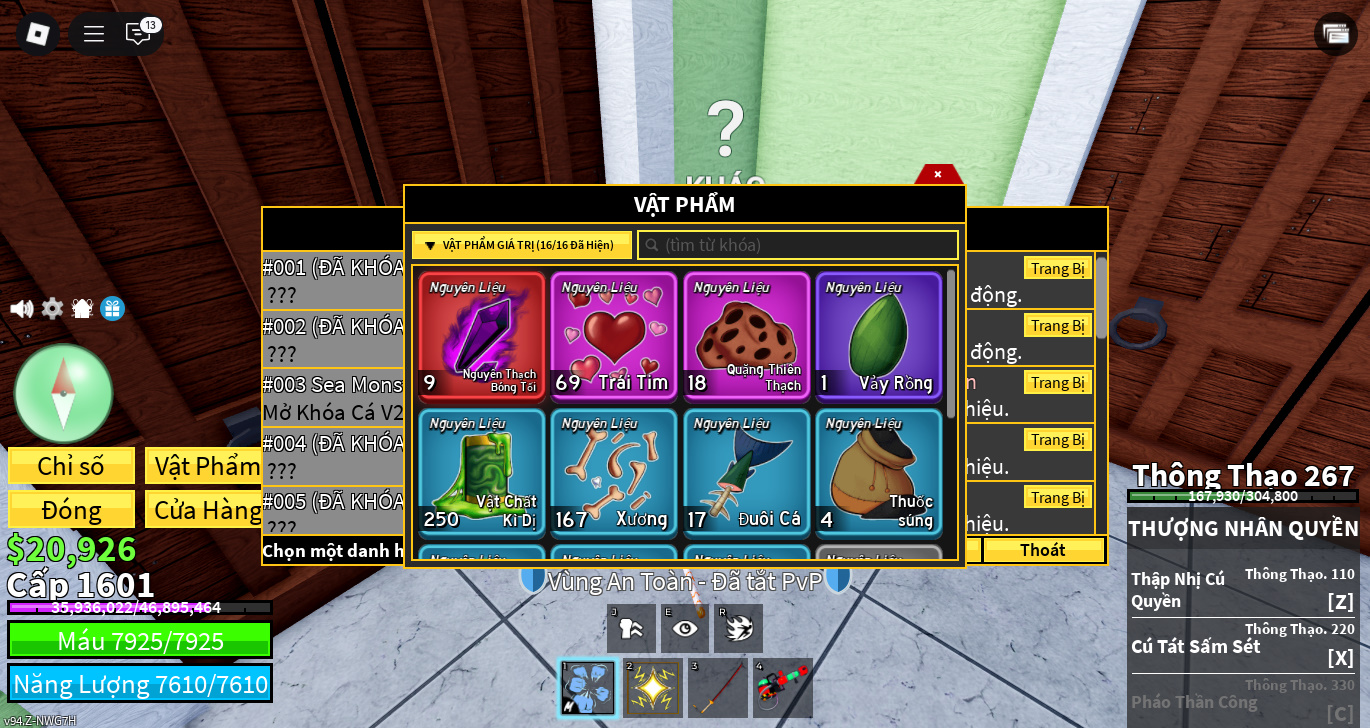Select the Vảy Rồng dragon scale
The height and width of the screenshot is (728, 1370).
coord(878,335)
